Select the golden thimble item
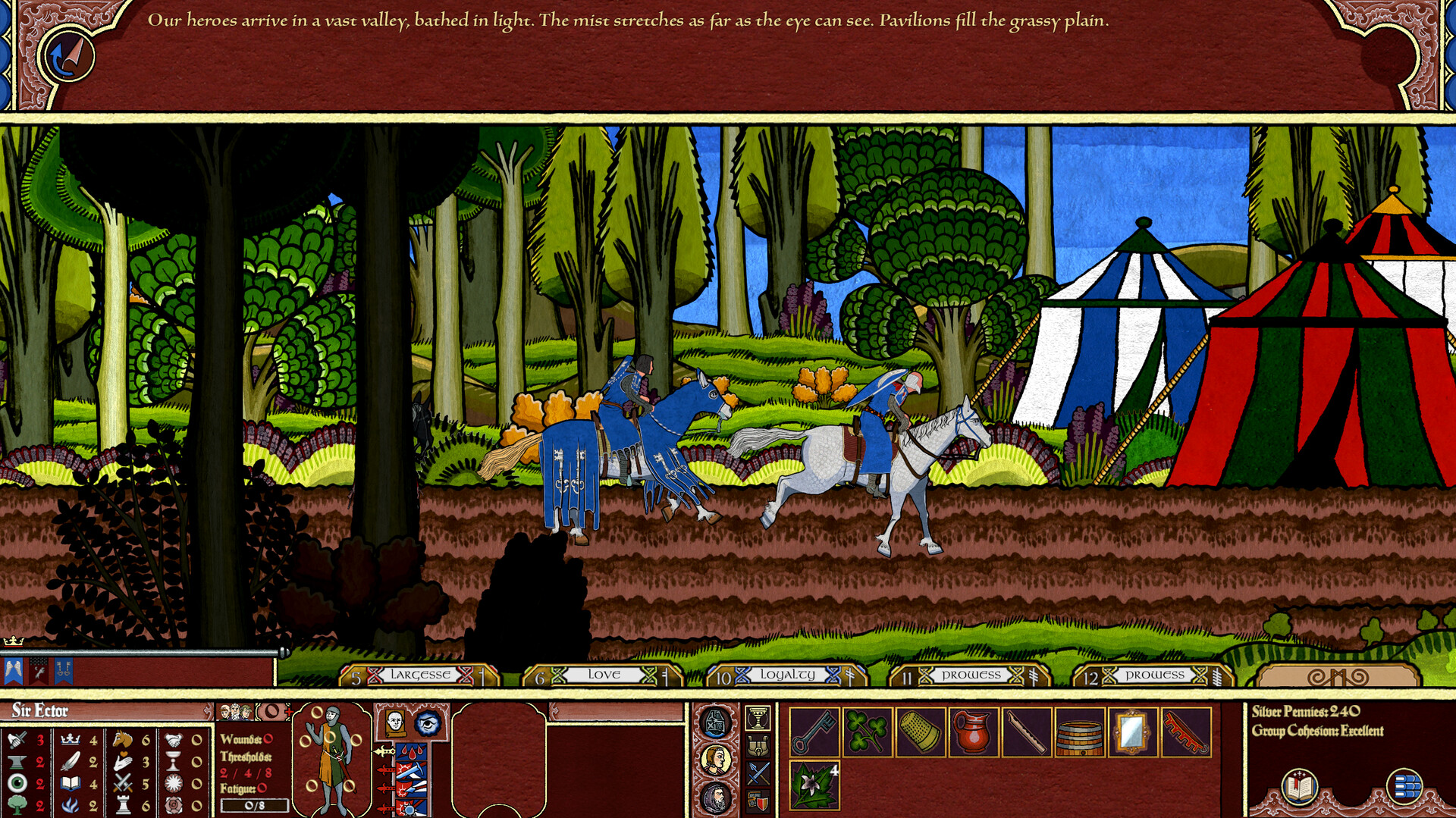The image size is (1456, 818). click(x=918, y=730)
